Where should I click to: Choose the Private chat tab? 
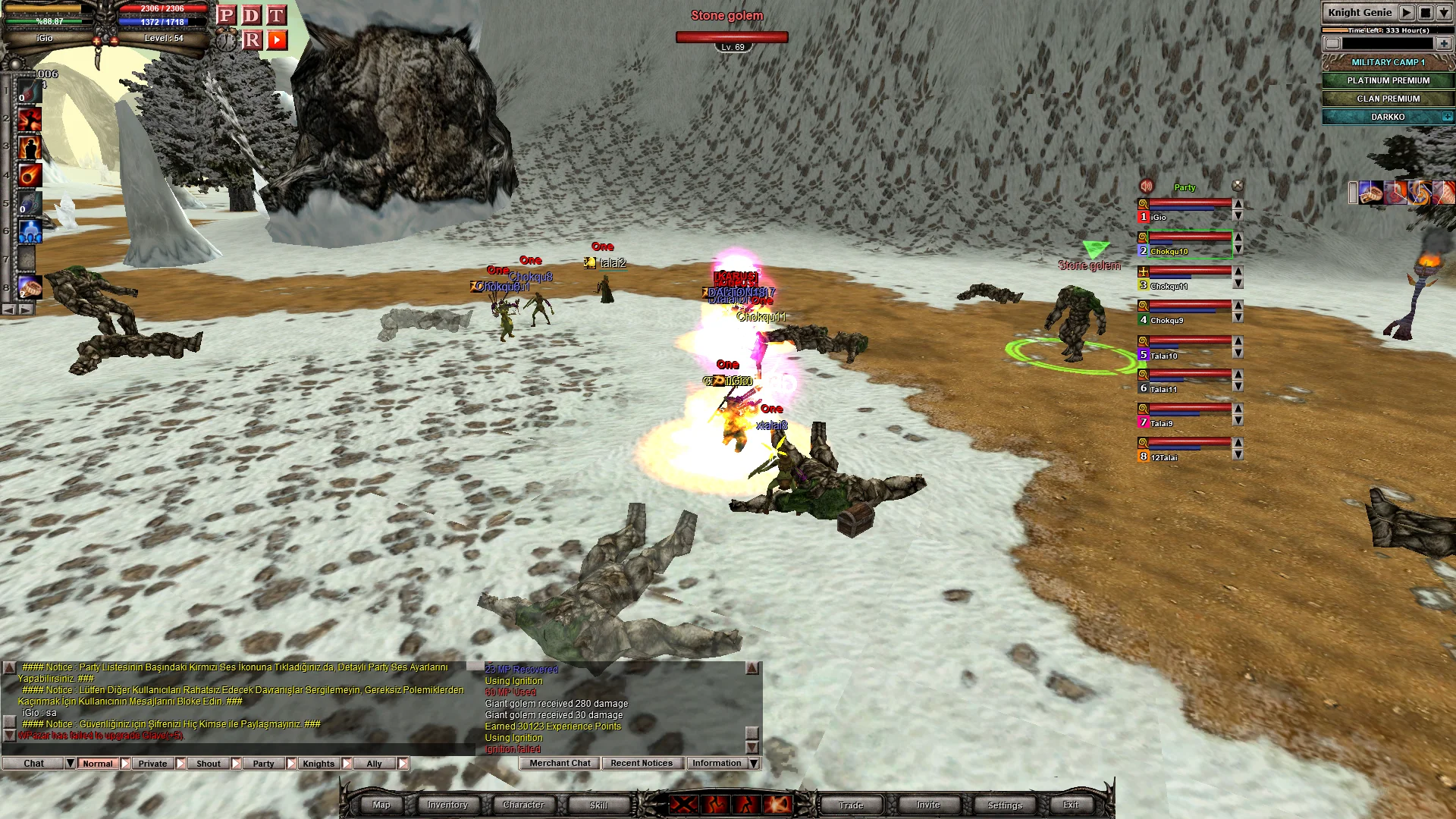(x=152, y=764)
